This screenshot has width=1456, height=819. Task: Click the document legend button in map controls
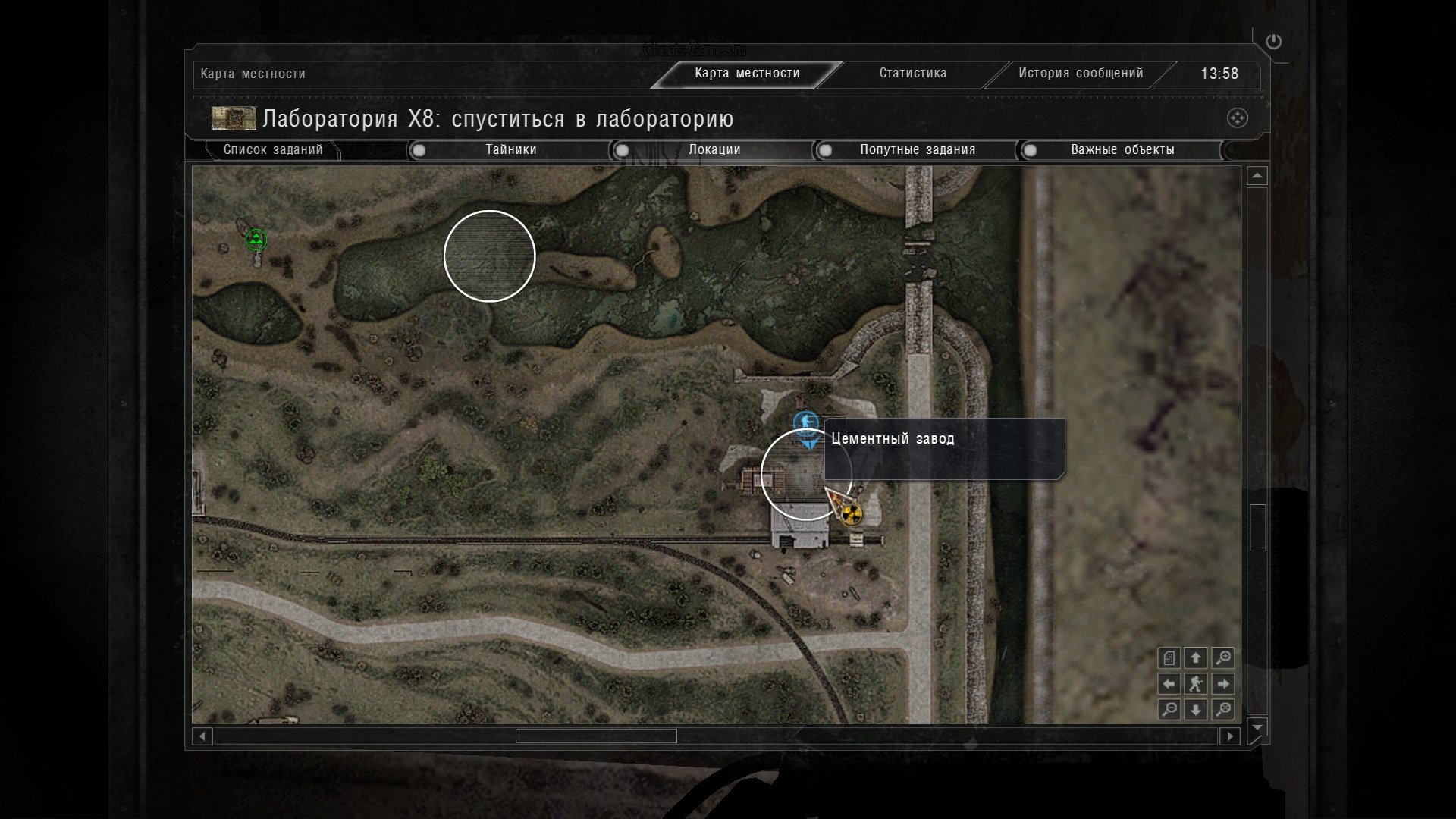pyautogui.click(x=1169, y=658)
